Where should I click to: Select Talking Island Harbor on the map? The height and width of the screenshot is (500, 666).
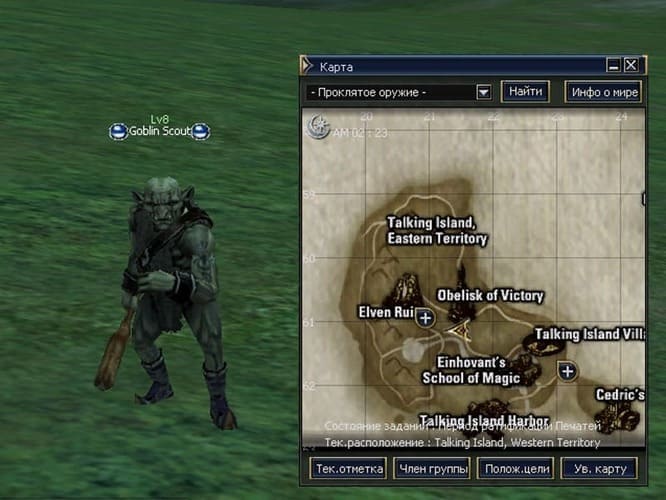tap(484, 420)
